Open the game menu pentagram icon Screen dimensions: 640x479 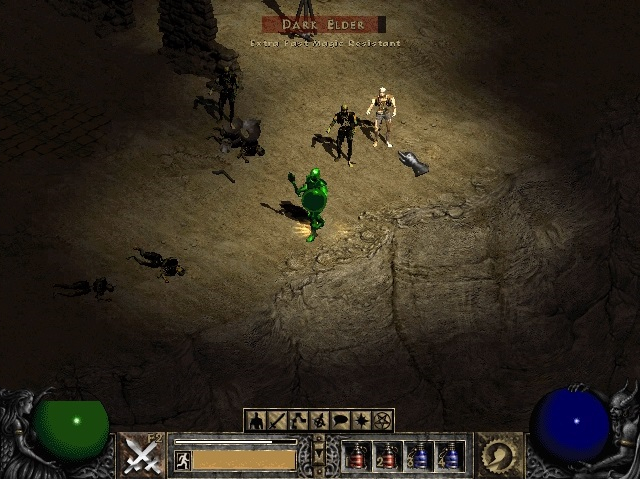[x=382, y=421]
